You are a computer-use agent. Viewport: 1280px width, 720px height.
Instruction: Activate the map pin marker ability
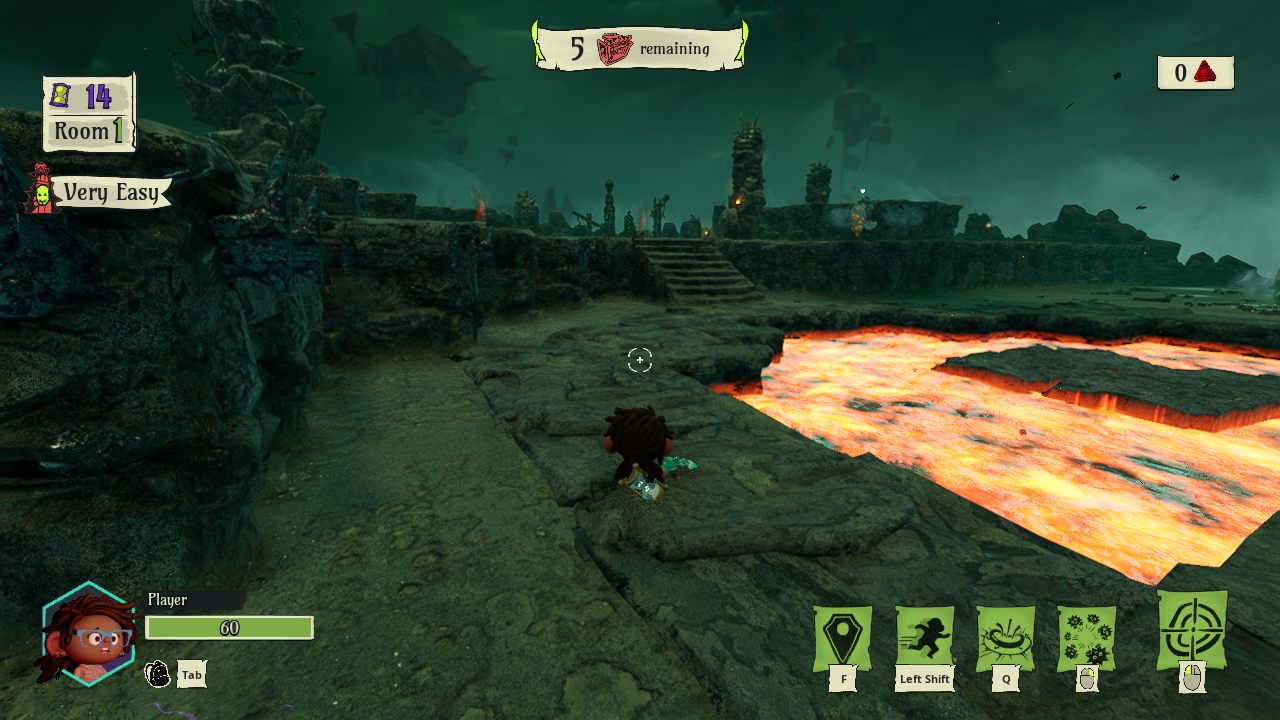[843, 638]
